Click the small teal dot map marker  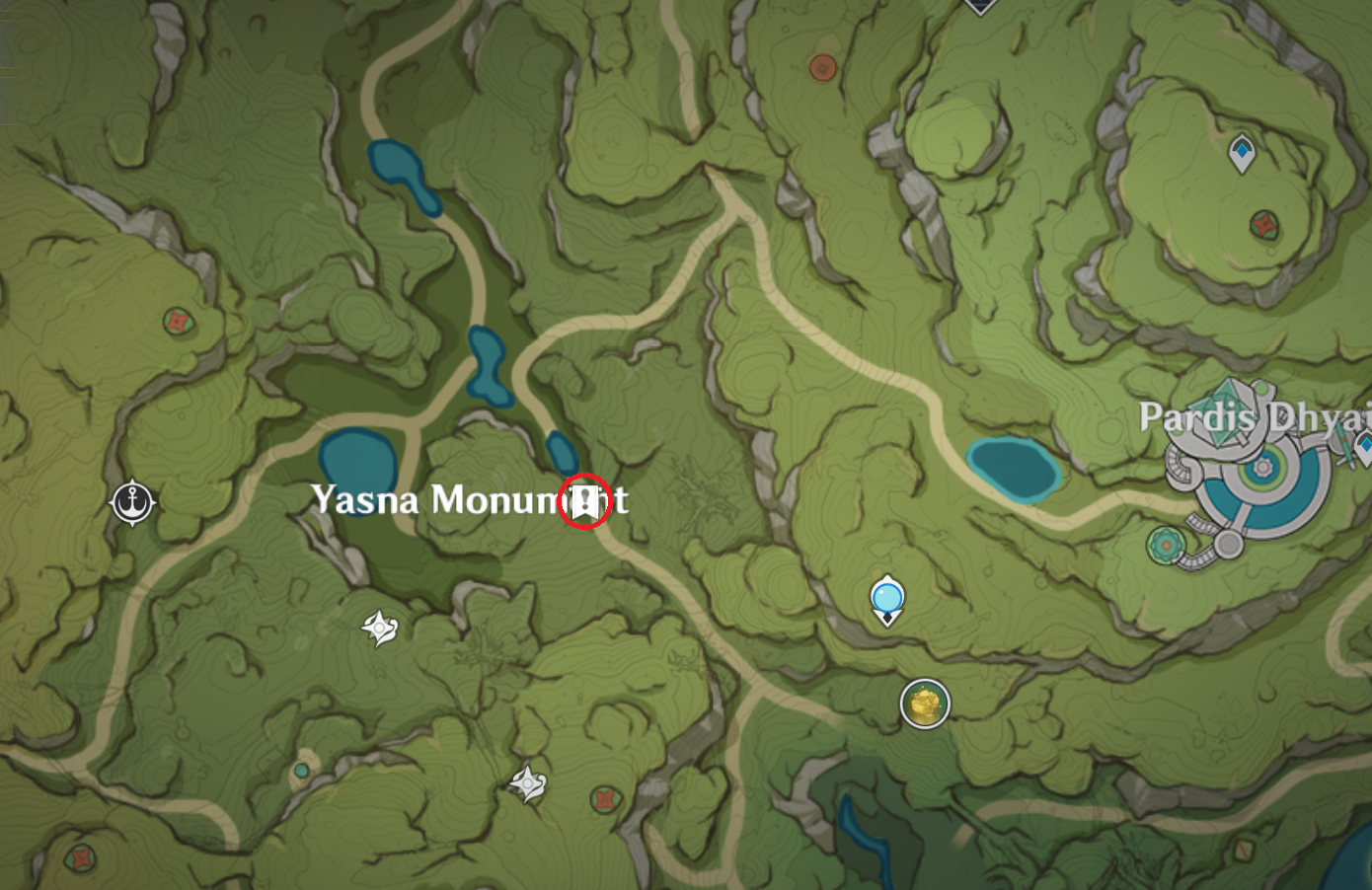point(301,770)
